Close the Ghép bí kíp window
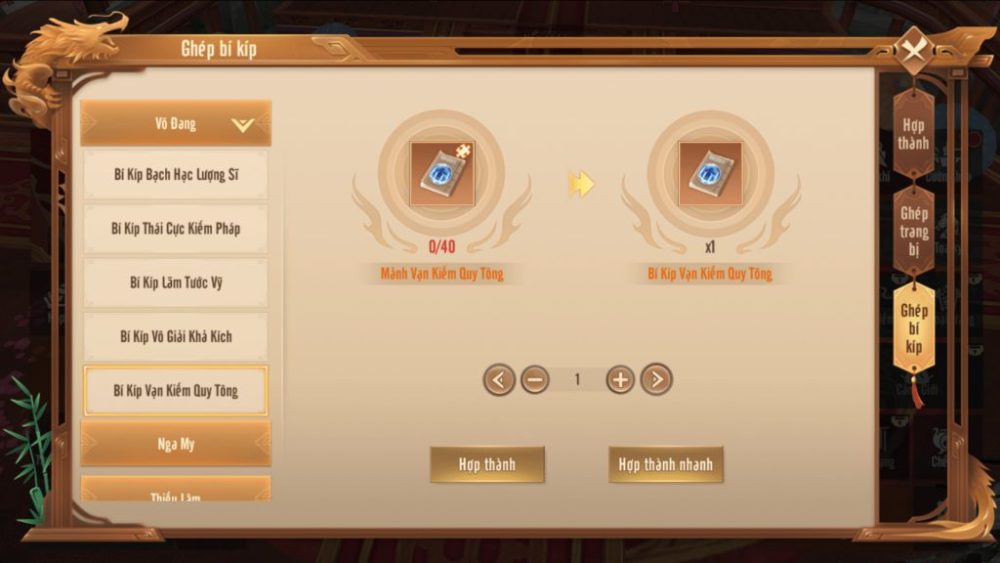1000x563 pixels. [912, 51]
